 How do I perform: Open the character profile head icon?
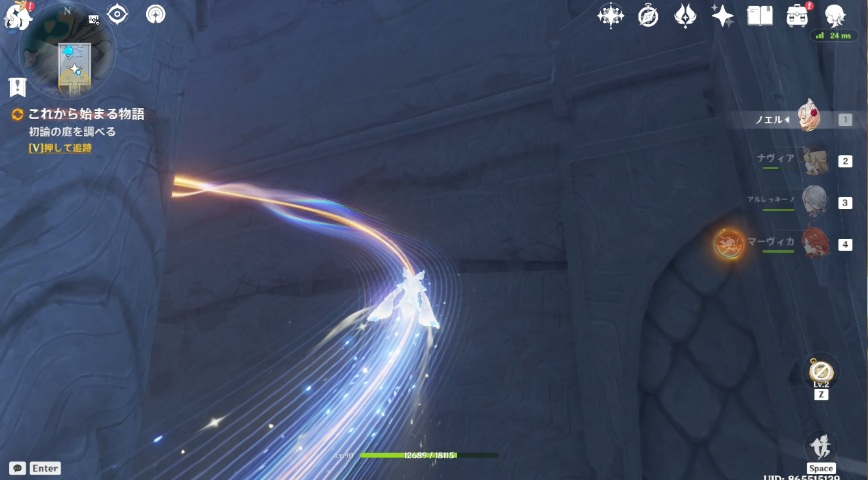[835, 15]
